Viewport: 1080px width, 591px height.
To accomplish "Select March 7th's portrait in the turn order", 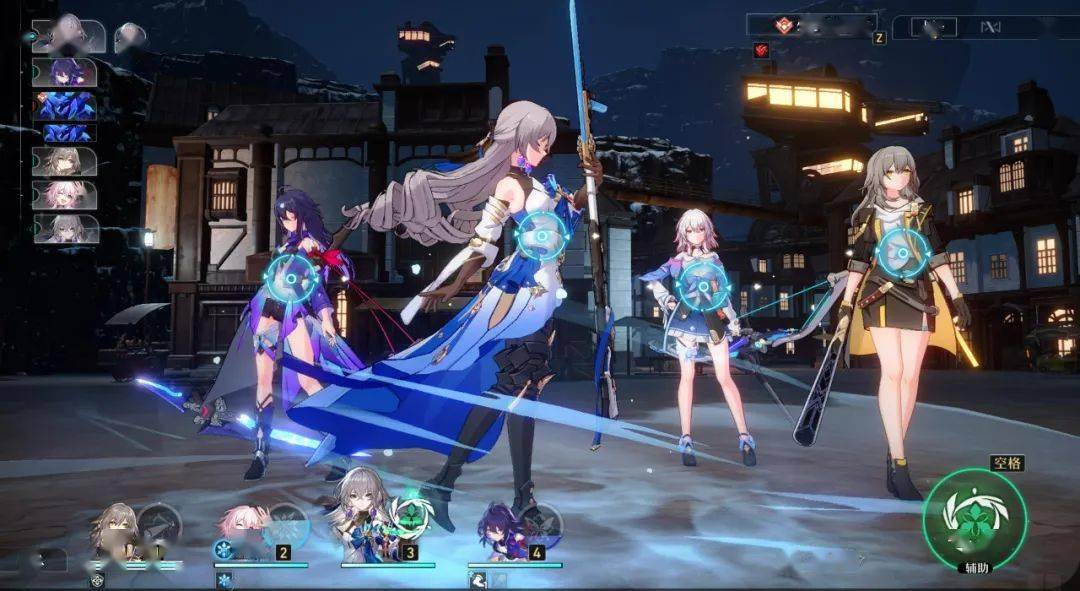I will coord(65,194).
